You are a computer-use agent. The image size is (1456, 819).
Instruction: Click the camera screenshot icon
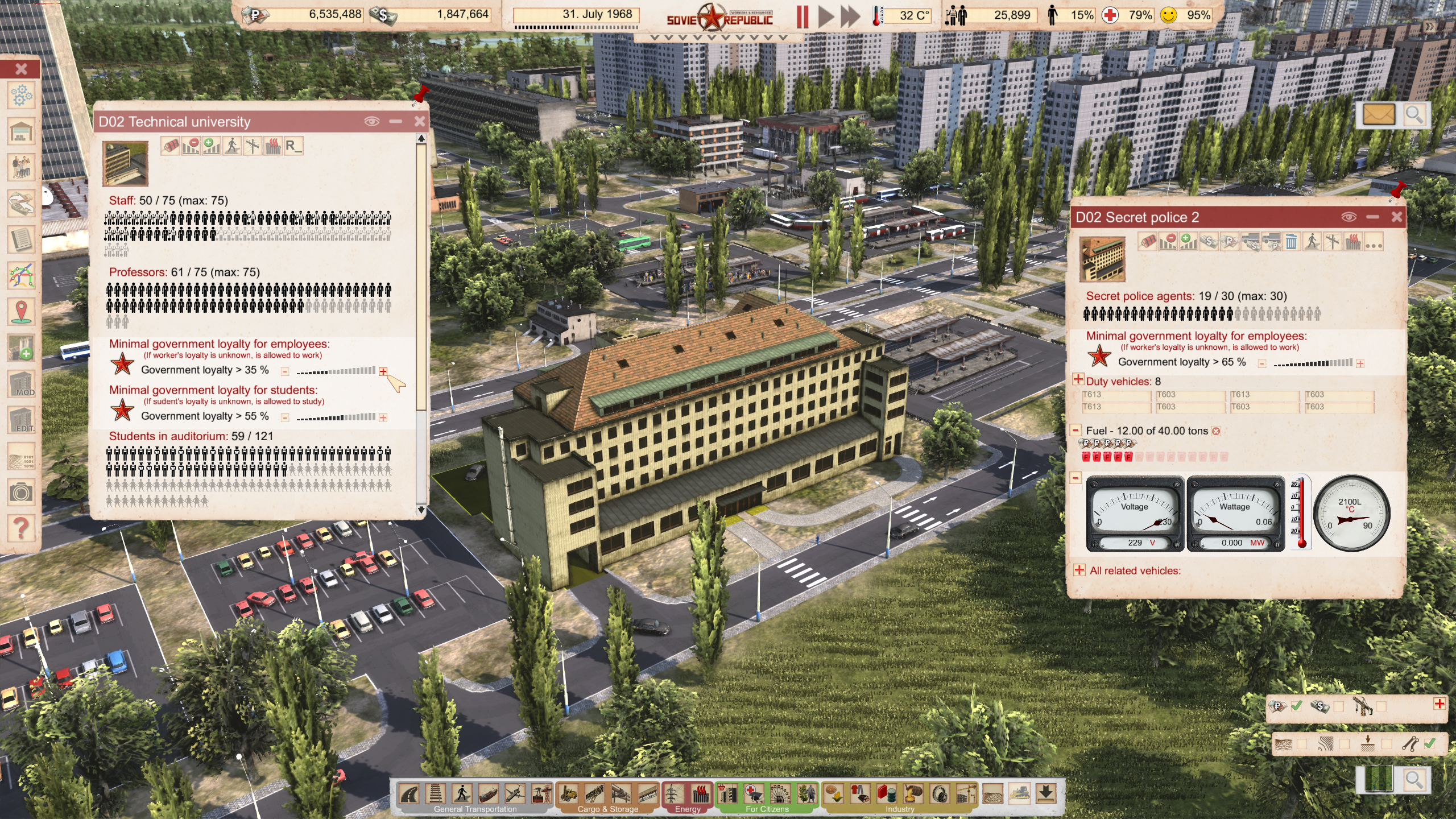pos(21,492)
